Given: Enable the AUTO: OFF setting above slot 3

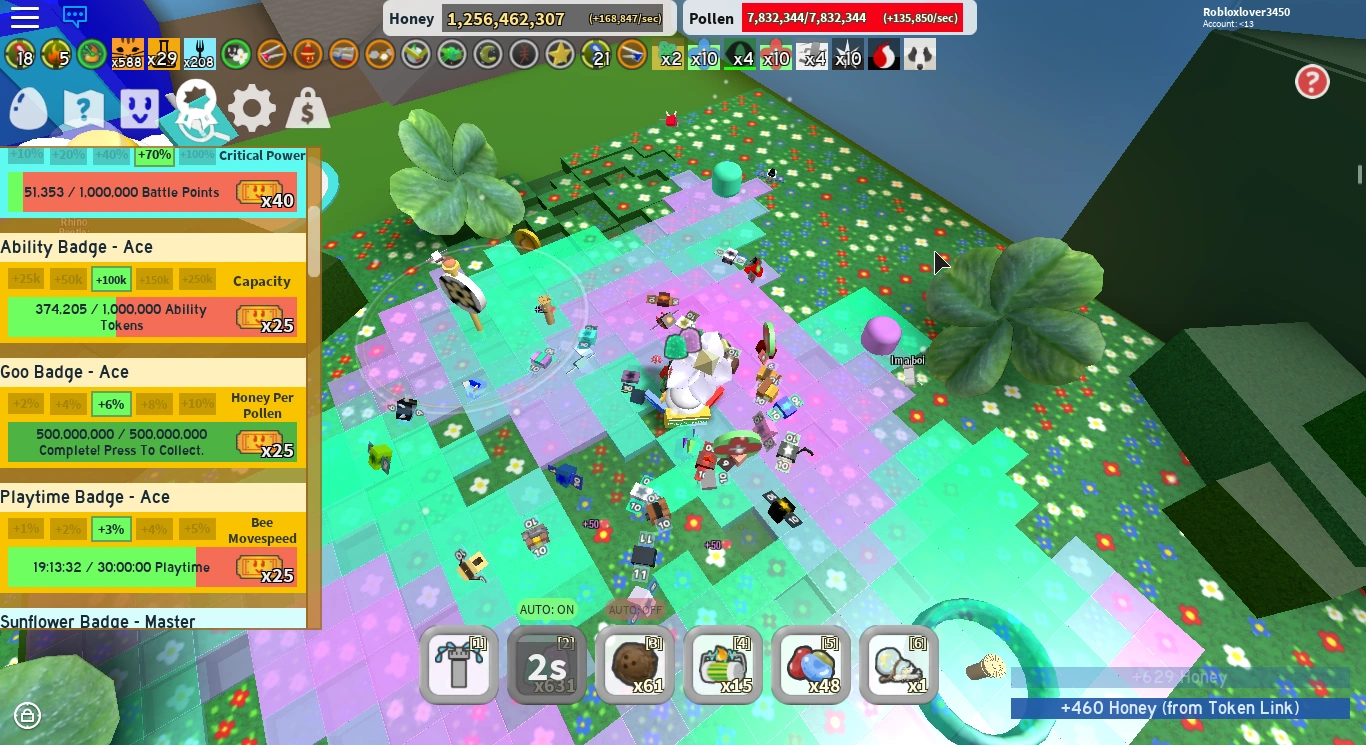Looking at the screenshot, I should pyautogui.click(x=634, y=608).
